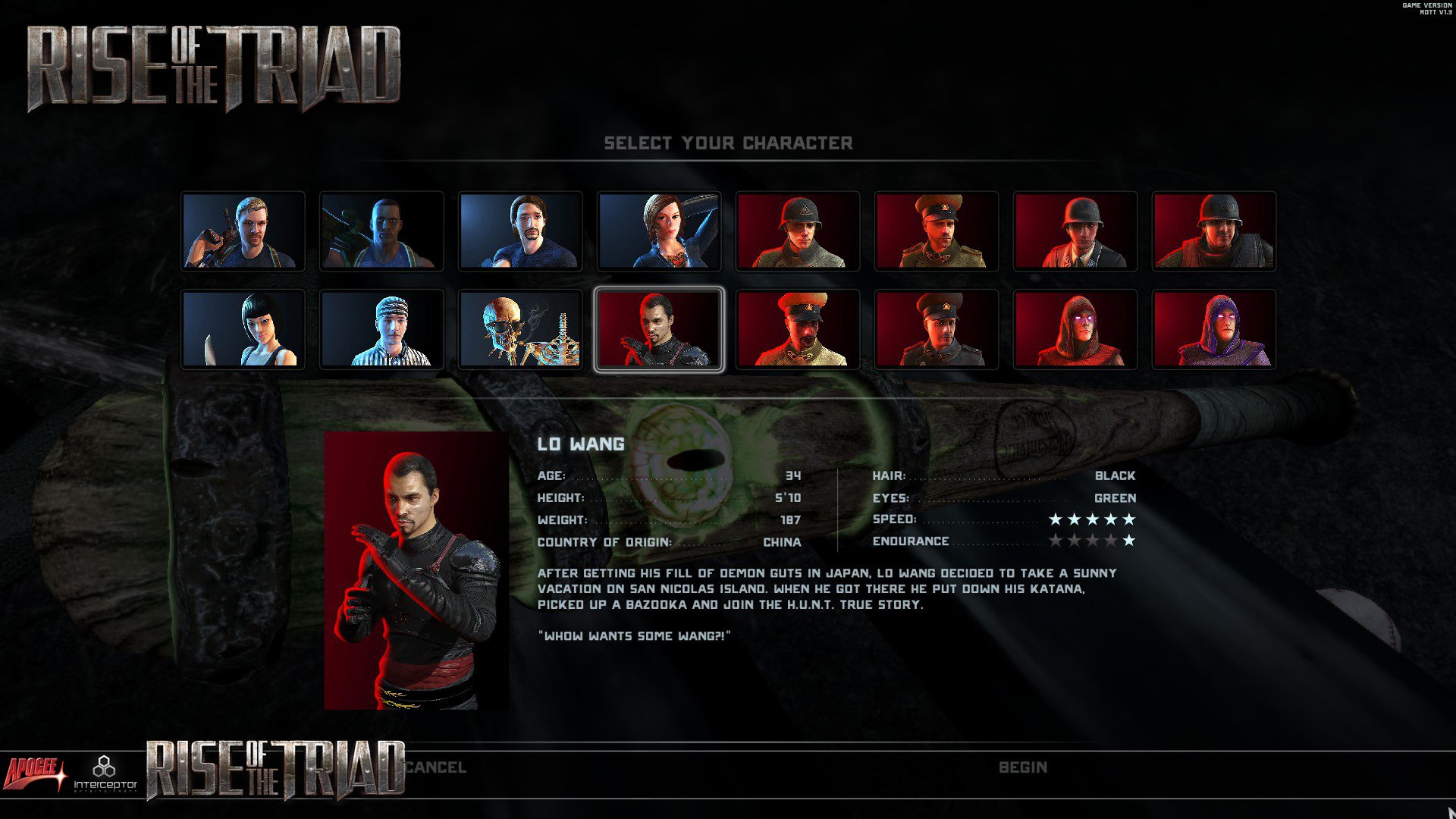Pick the dark-skinned man with rifle
This screenshot has height=819, width=1456.
[381, 231]
